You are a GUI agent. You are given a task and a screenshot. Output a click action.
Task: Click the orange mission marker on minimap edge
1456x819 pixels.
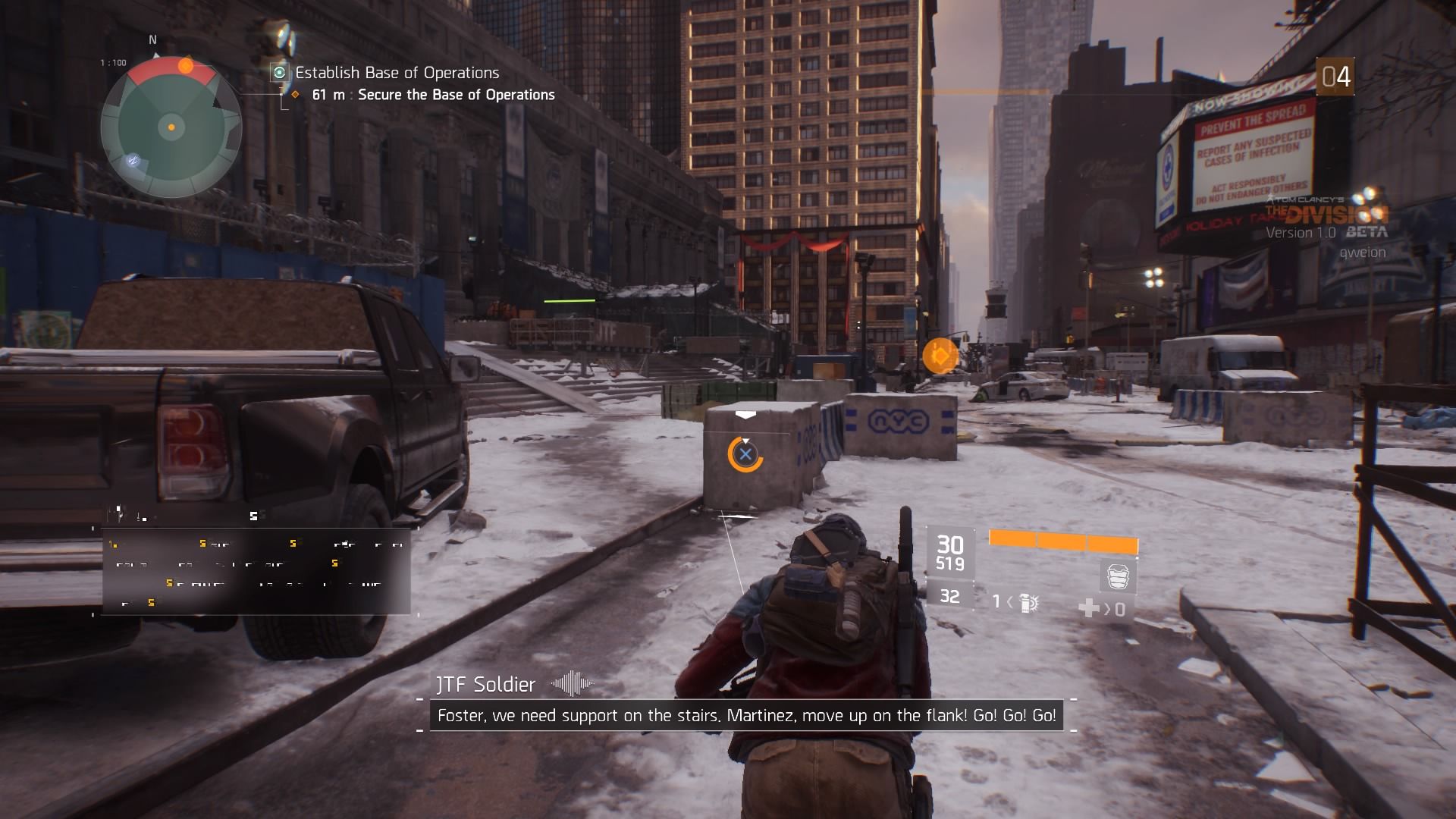[x=186, y=66]
